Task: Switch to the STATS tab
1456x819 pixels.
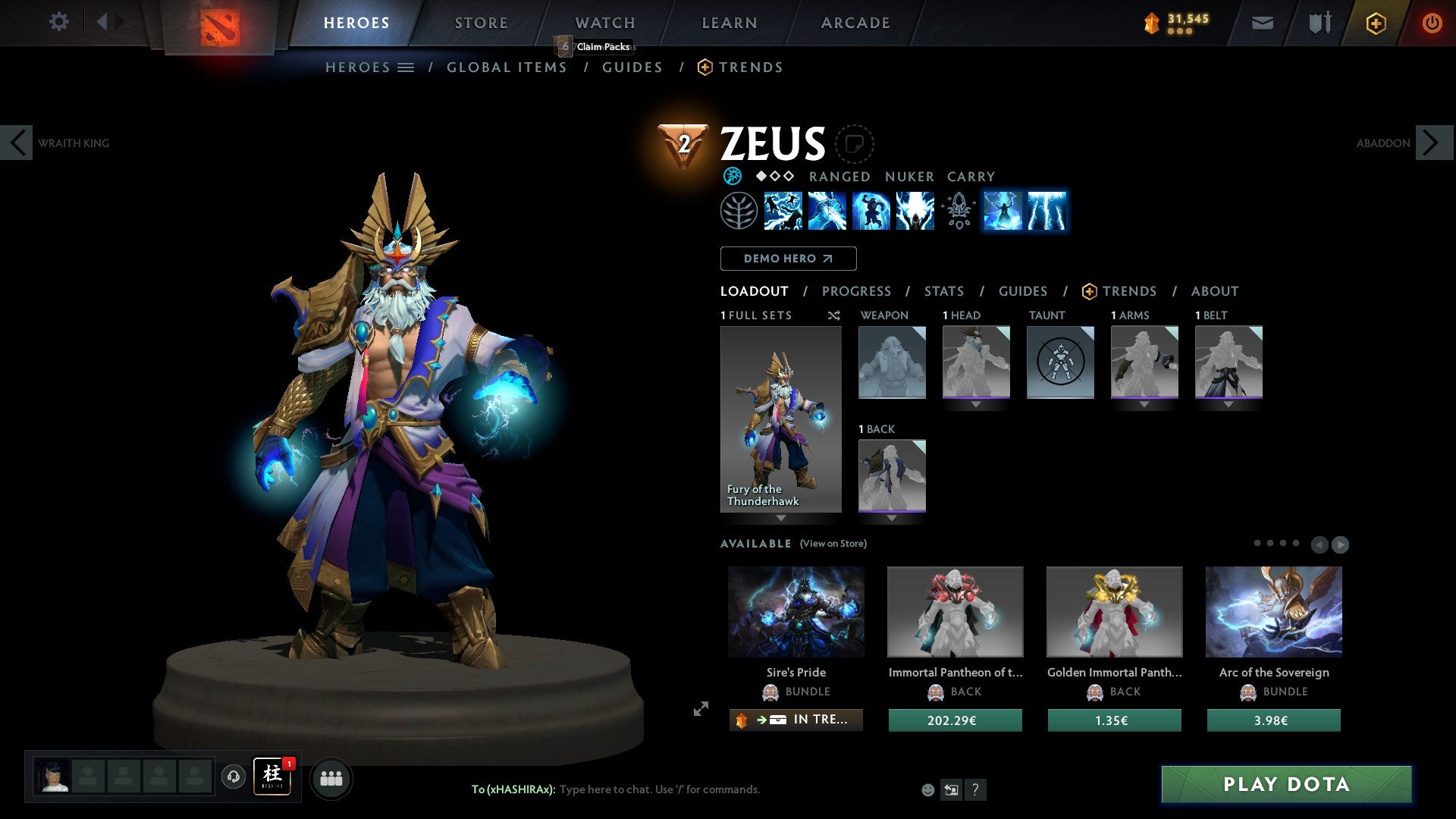Action: tap(944, 290)
